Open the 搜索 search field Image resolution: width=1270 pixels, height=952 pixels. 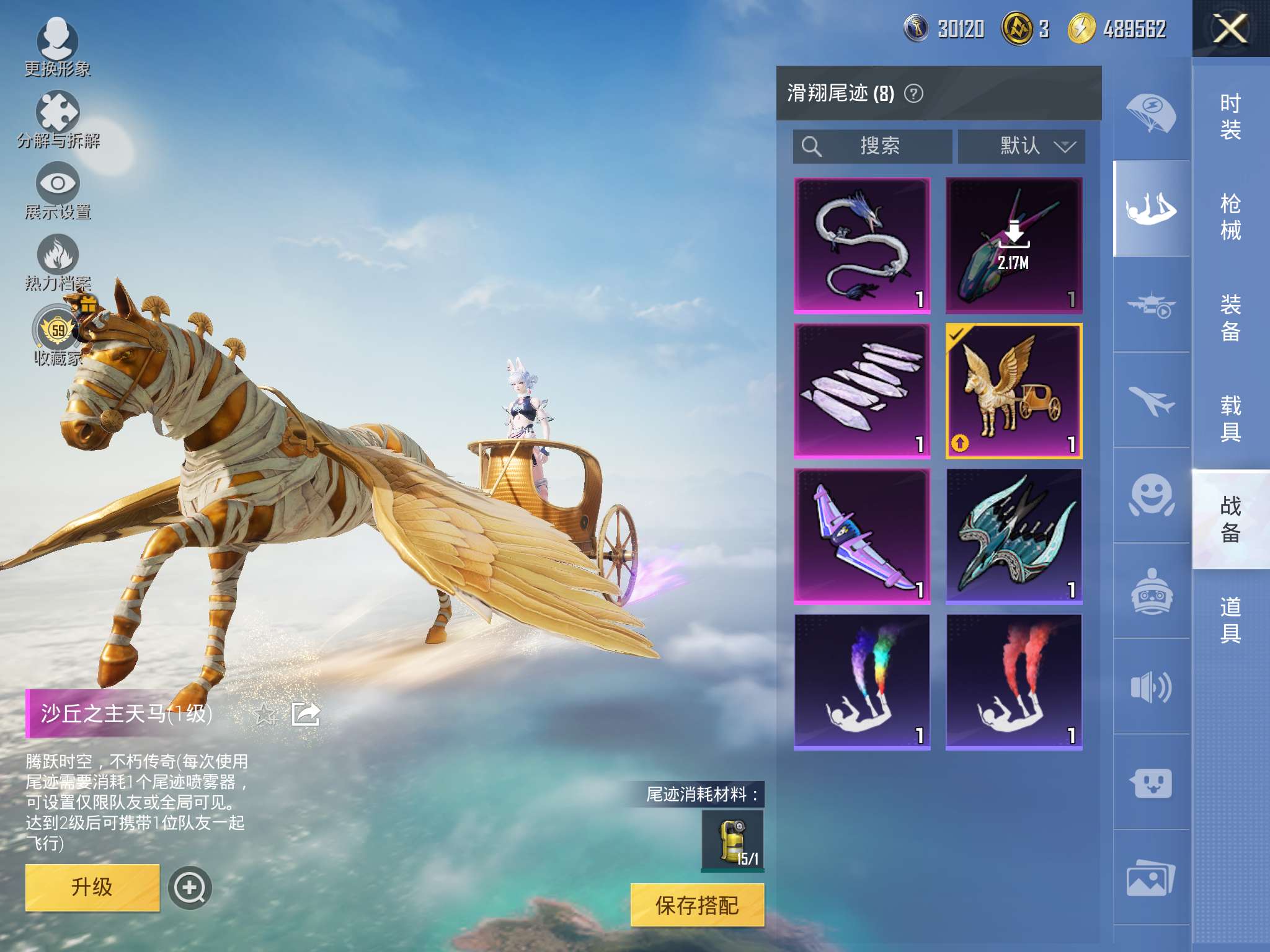(873, 146)
